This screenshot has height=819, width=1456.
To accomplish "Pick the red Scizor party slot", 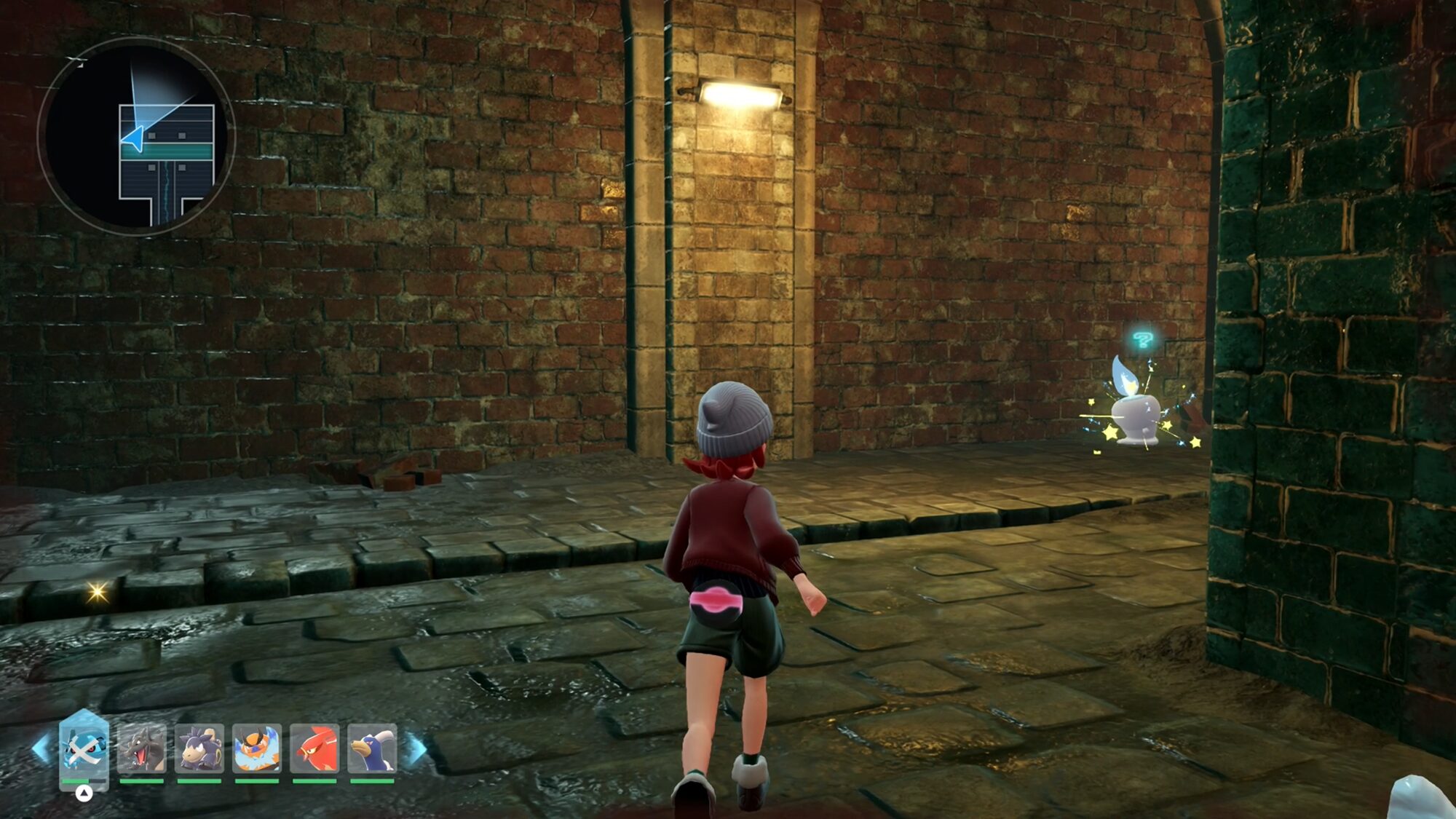I will click(x=314, y=748).
